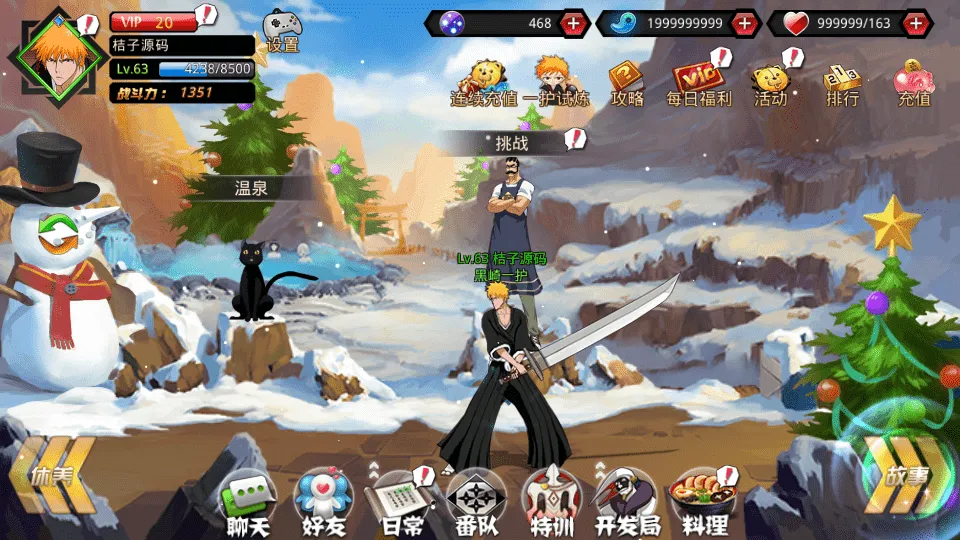The image size is (960, 540).
Task: Open 聊天 chat from bottom bar
Action: coord(246,501)
